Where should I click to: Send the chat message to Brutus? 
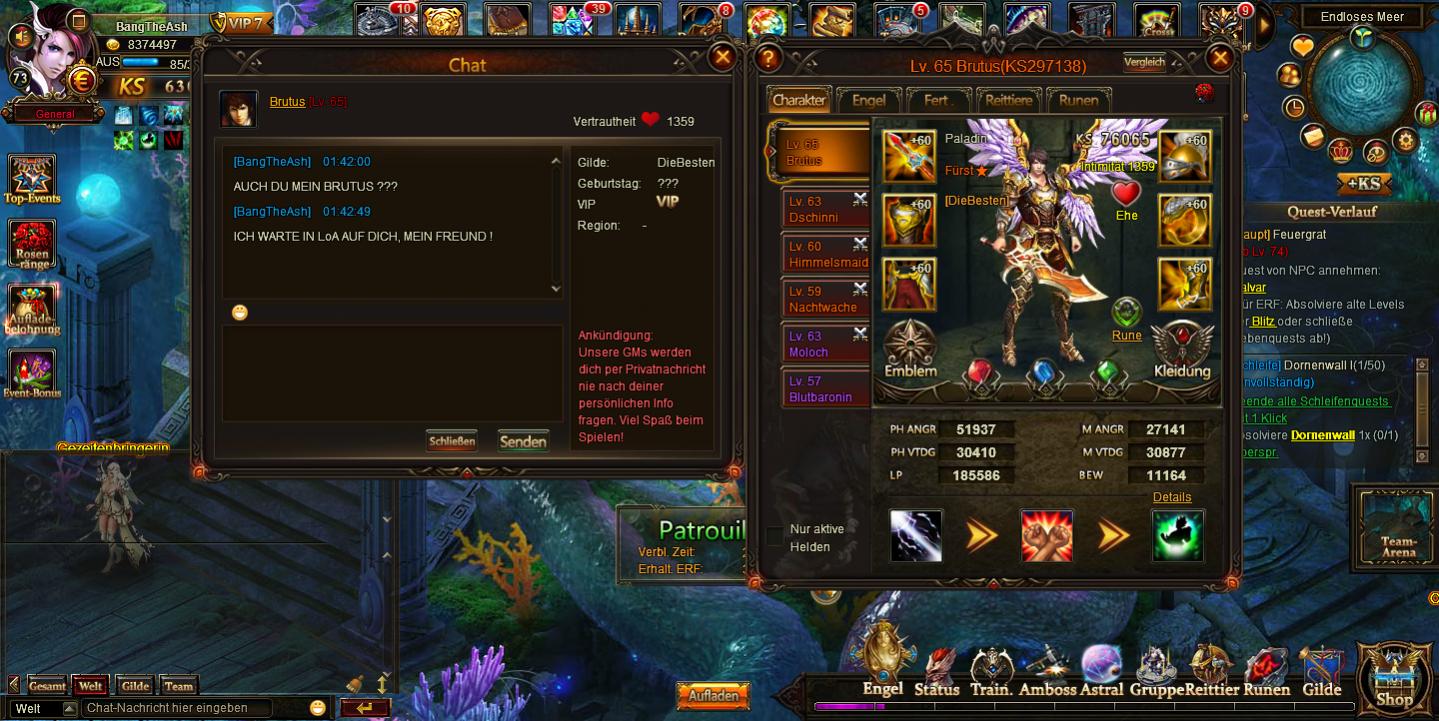tap(522, 441)
